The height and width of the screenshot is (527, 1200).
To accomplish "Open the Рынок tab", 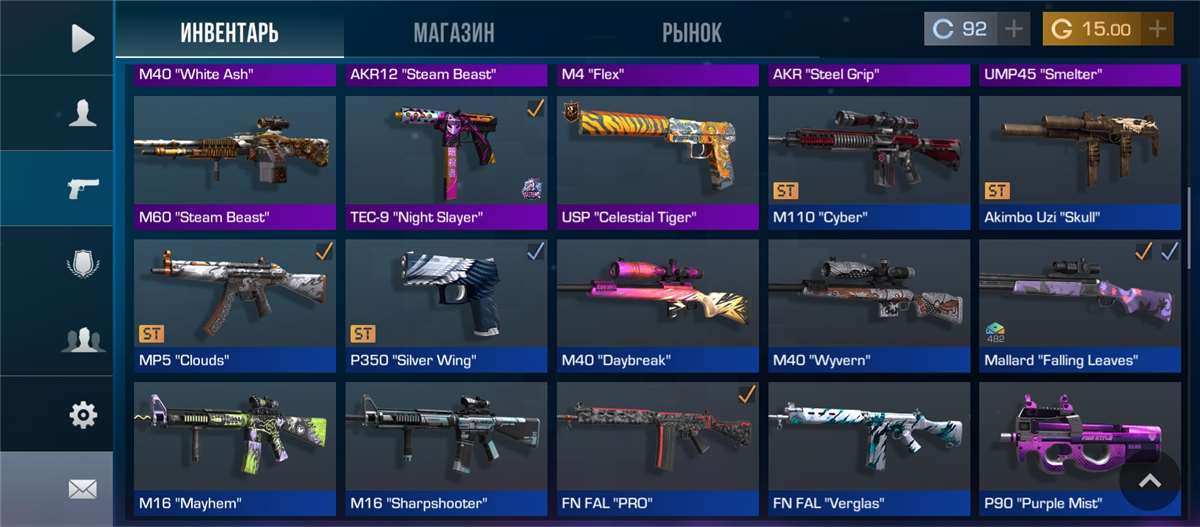I will (691, 32).
